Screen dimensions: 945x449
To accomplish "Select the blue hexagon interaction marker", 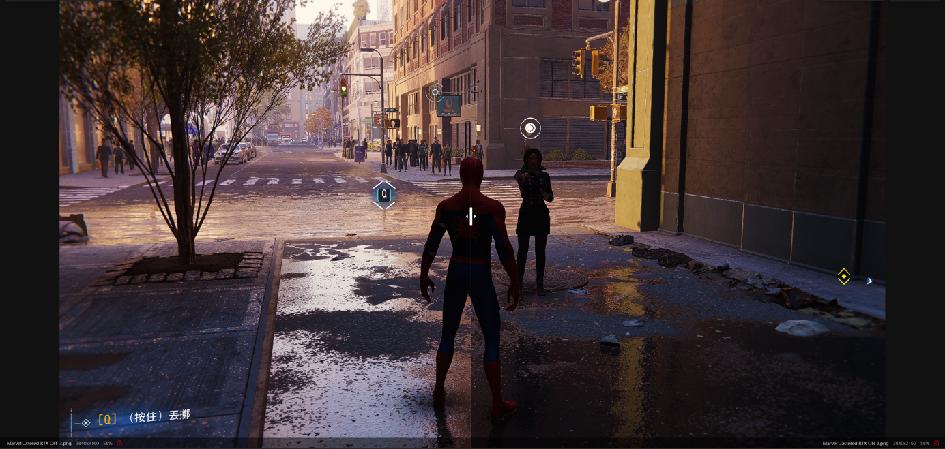I will pyautogui.click(x=384, y=194).
